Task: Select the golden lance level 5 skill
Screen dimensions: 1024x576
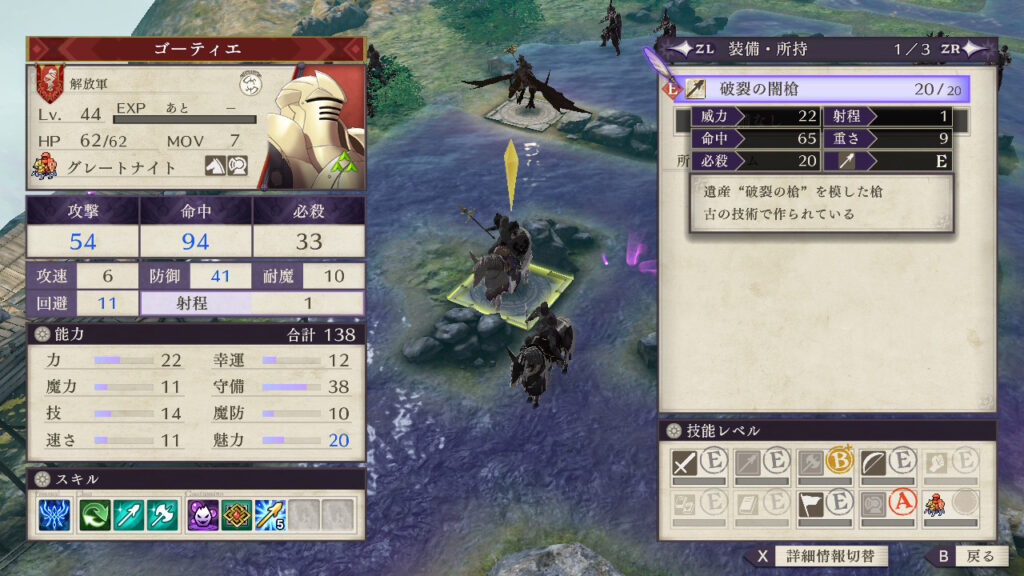Action: click(270, 516)
